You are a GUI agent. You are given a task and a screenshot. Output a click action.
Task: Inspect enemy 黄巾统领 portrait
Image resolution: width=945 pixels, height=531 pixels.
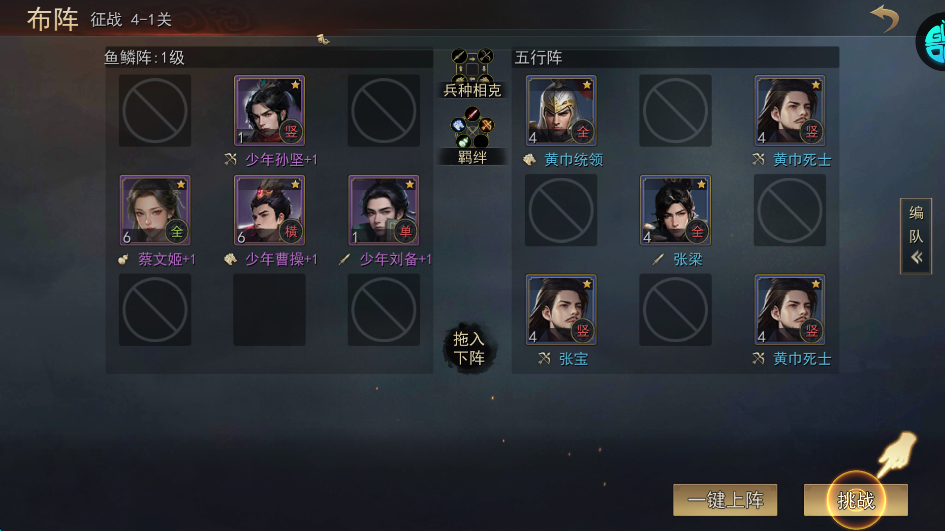click(x=561, y=111)
